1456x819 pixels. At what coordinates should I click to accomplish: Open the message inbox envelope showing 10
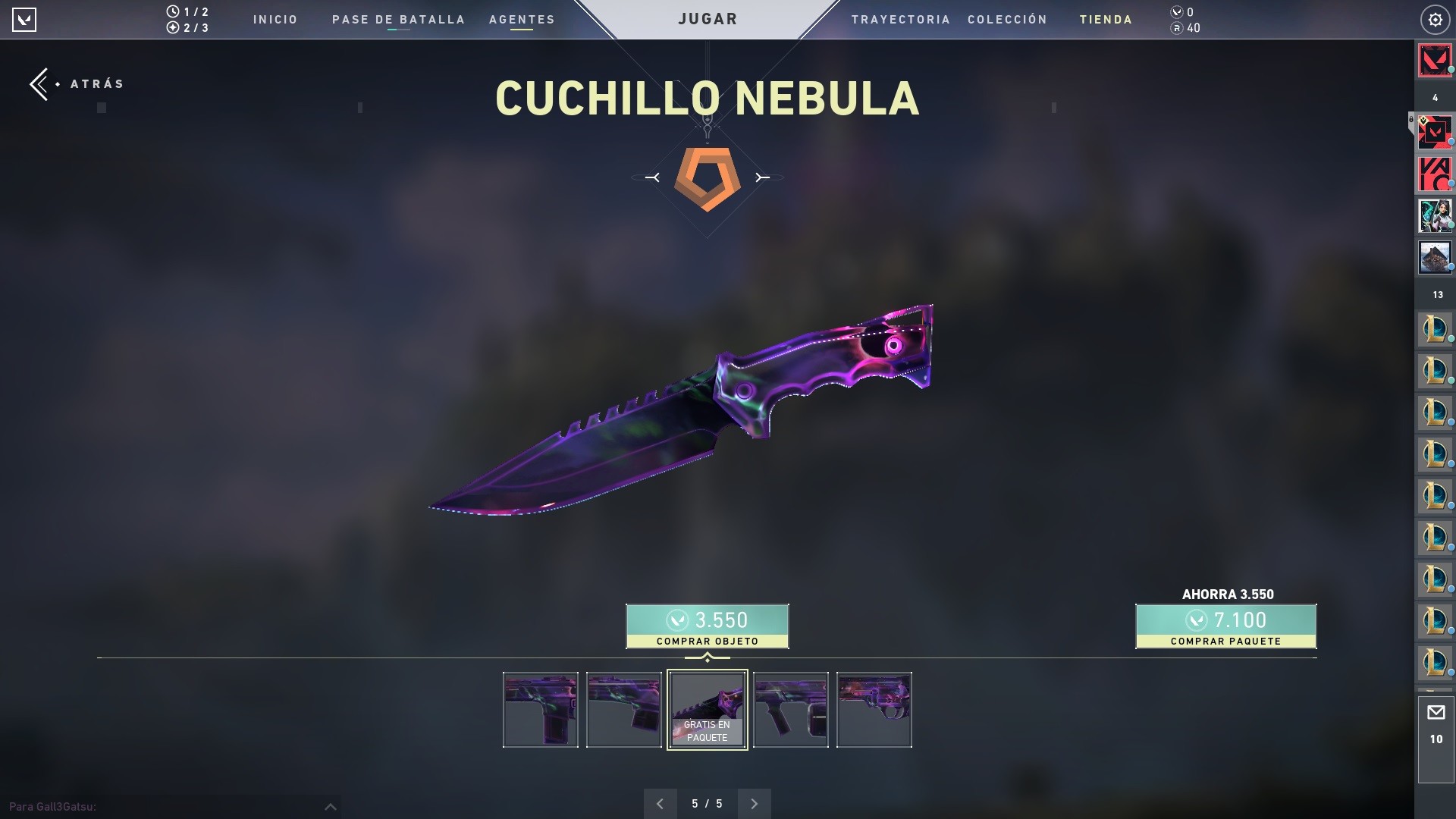coord(1436,711)
